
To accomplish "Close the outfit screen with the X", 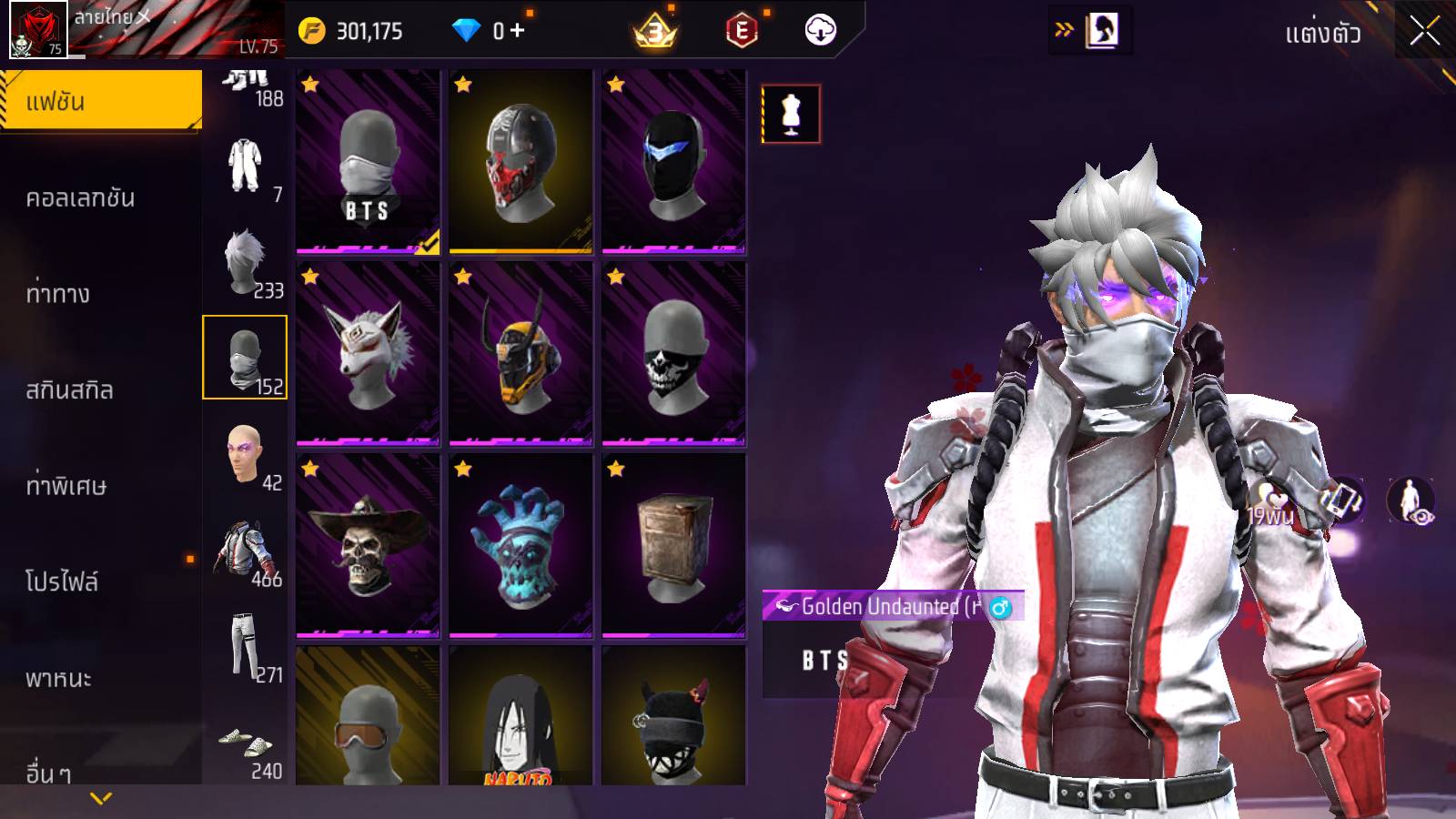I will [x=1424, y=32].
